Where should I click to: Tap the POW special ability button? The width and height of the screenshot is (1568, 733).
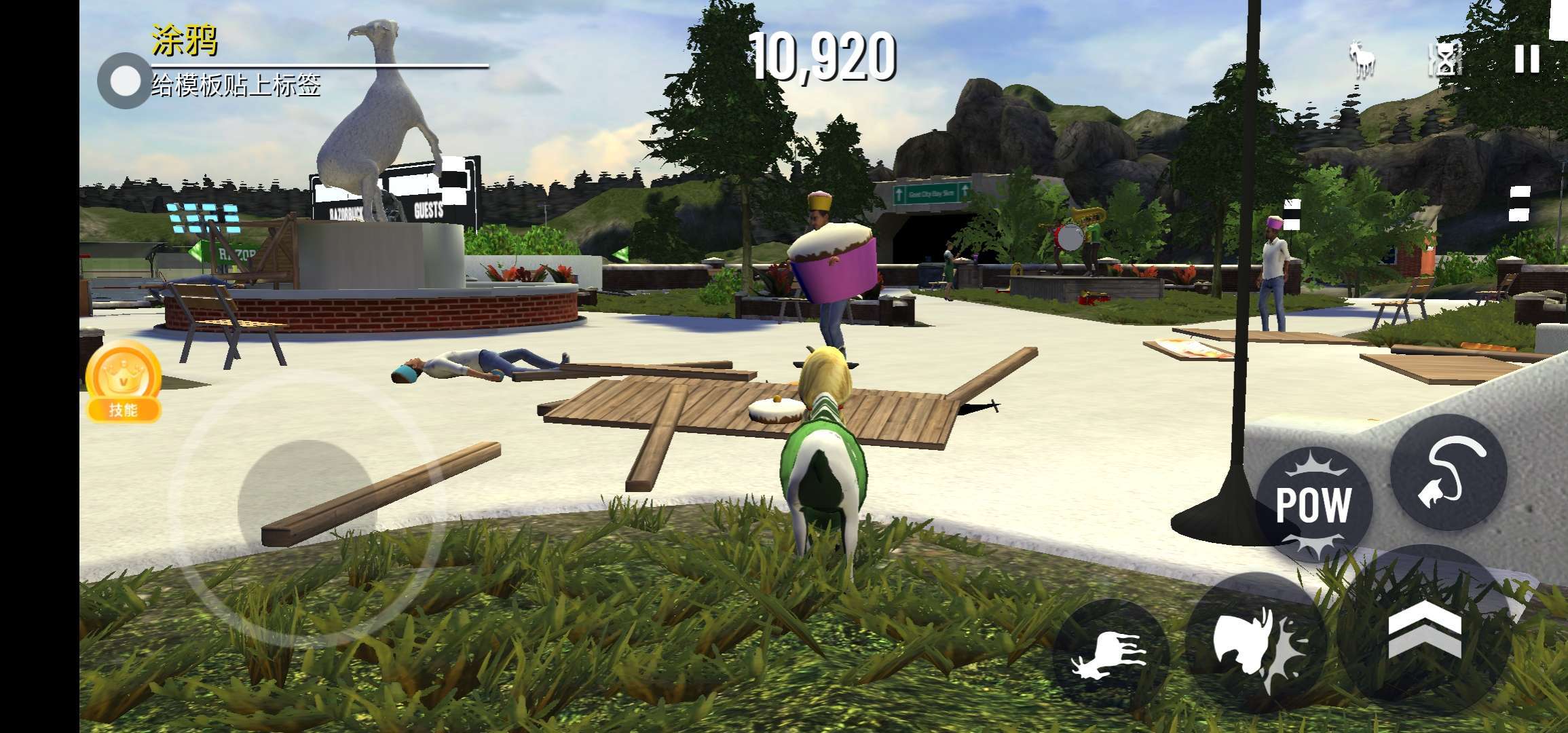pos(1313,505)
